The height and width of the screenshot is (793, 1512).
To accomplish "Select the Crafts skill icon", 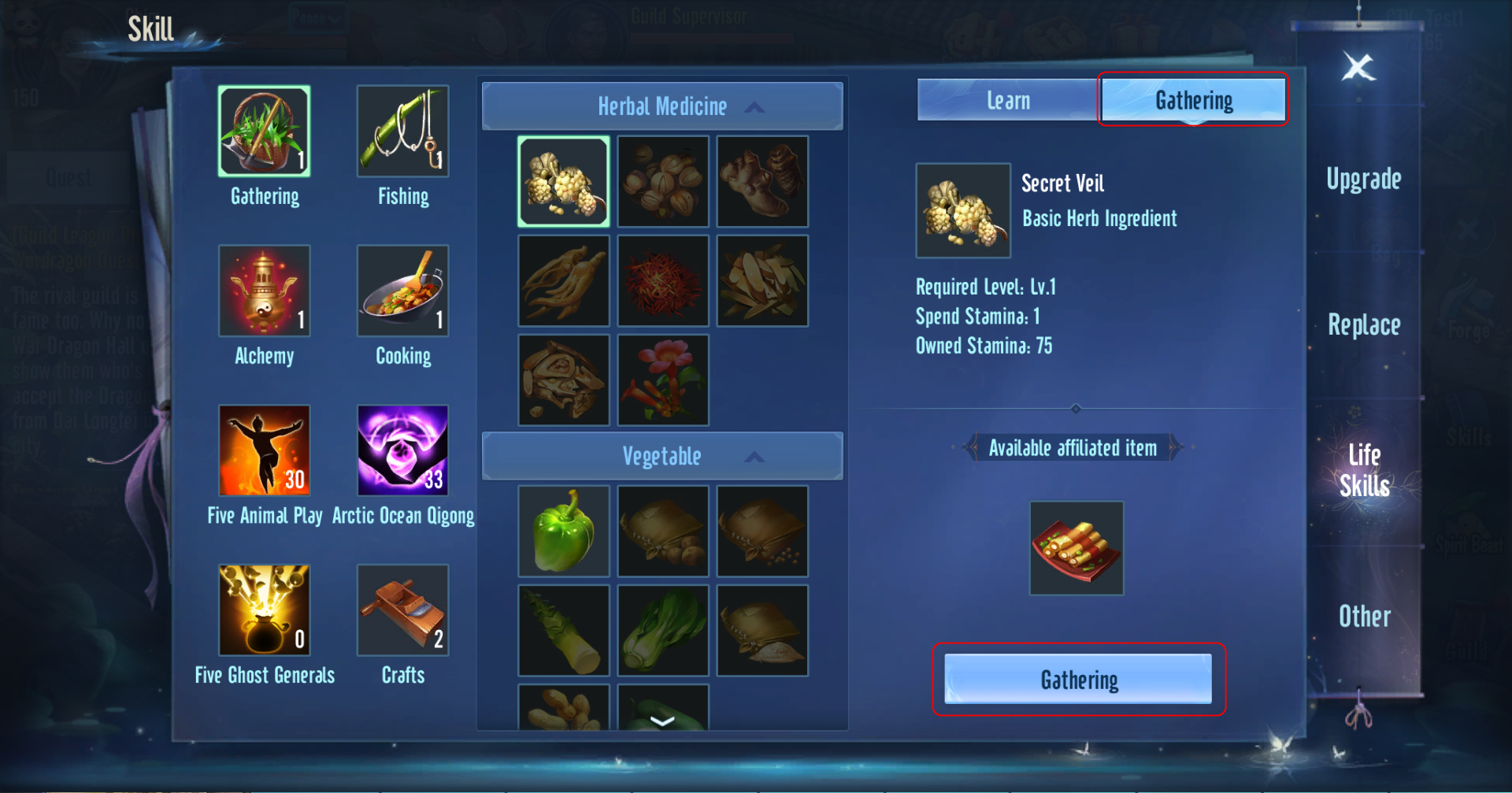I will point(402,610).
